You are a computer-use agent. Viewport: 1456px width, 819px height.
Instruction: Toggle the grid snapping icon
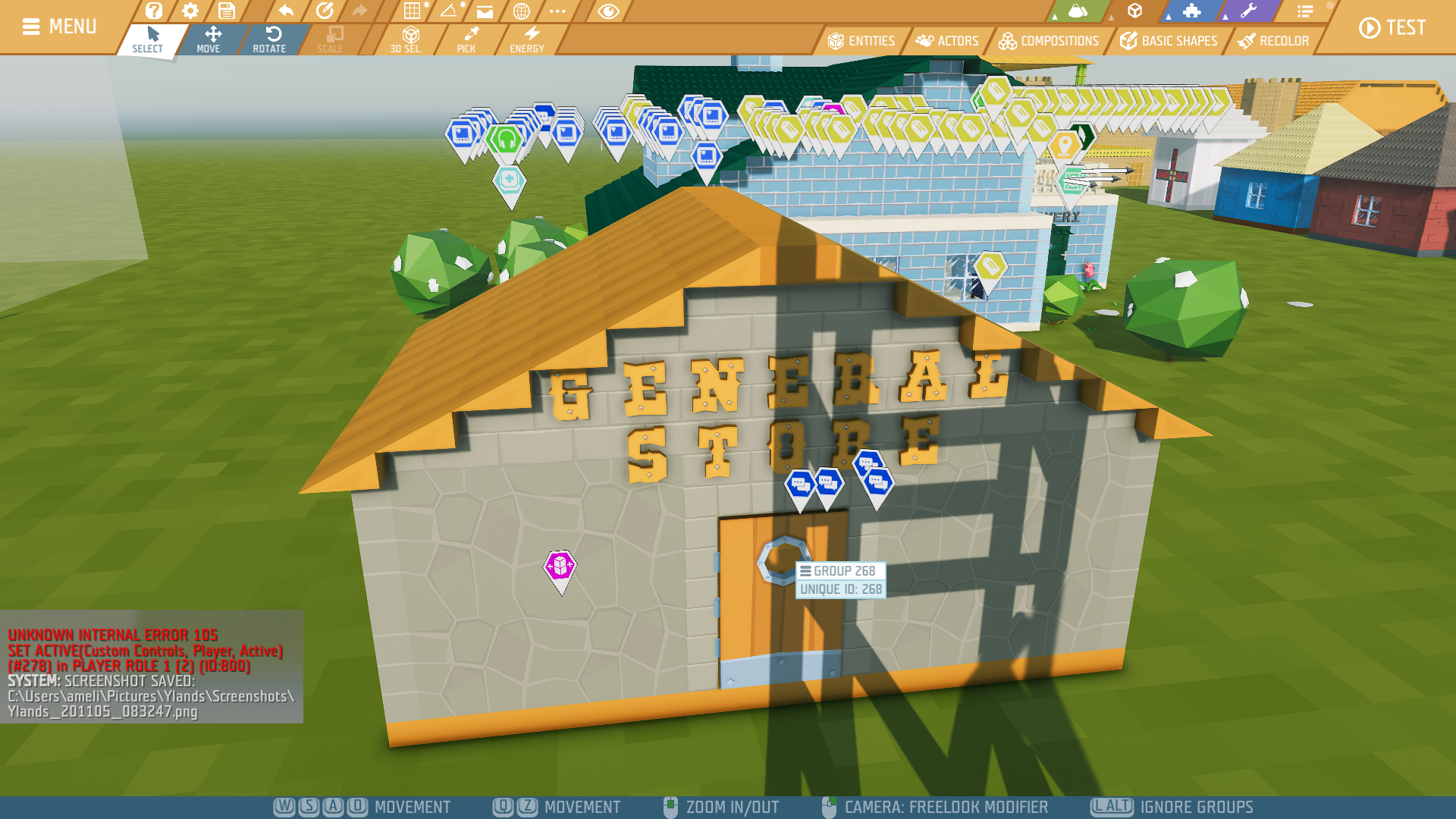412,11
